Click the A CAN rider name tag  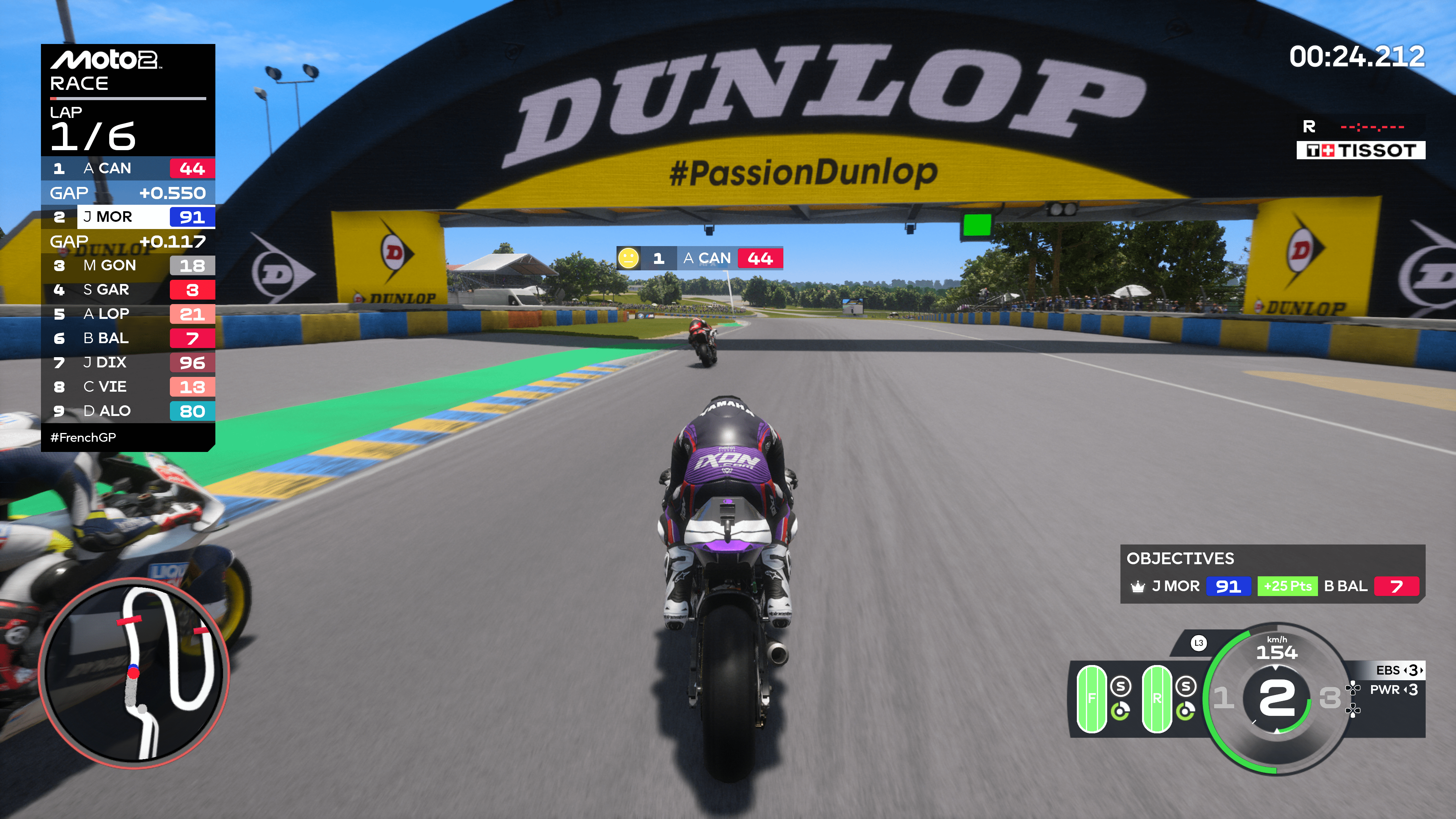[700, 258]
